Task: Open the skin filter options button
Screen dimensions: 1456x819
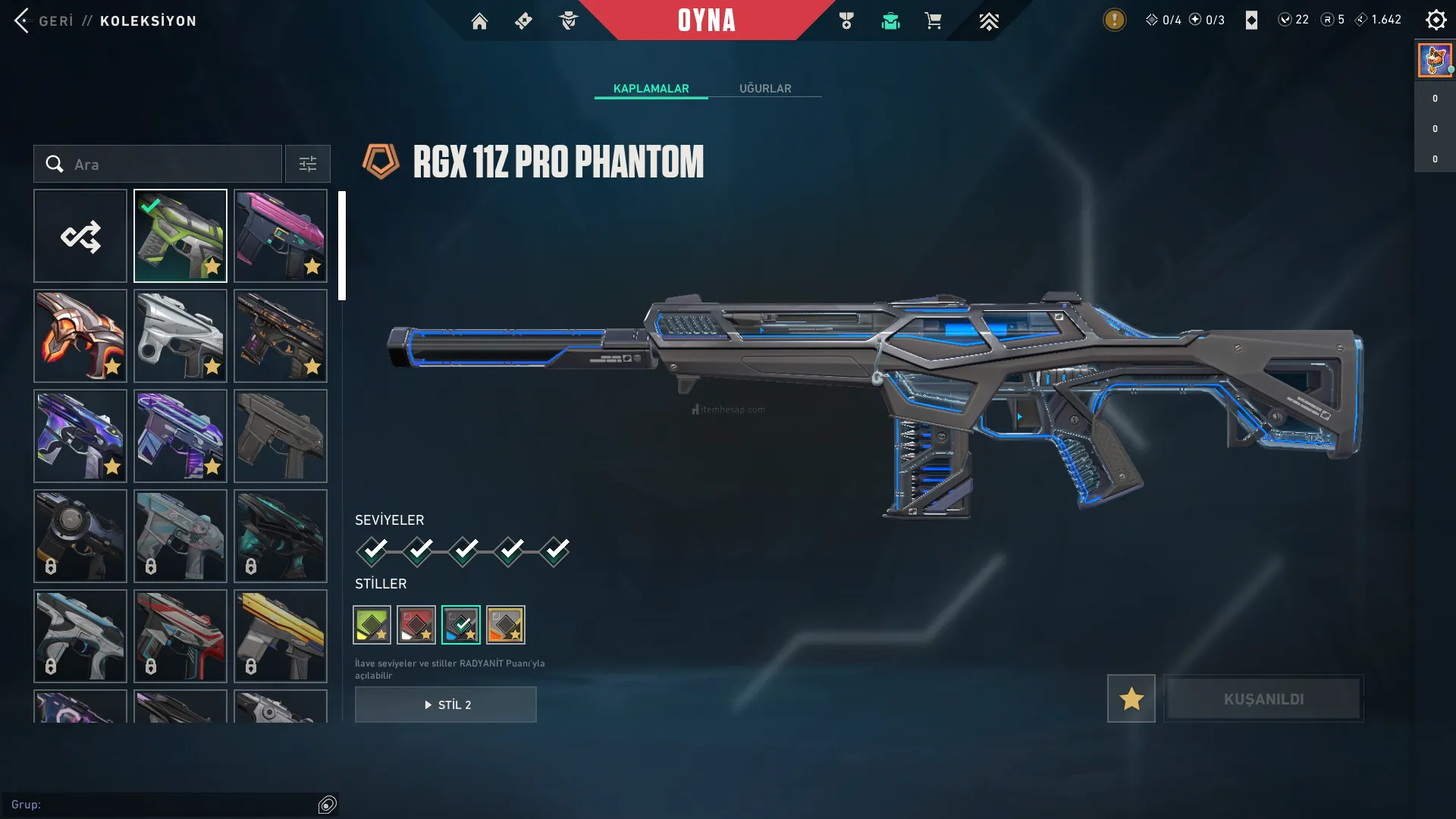Action: (307, 164)
